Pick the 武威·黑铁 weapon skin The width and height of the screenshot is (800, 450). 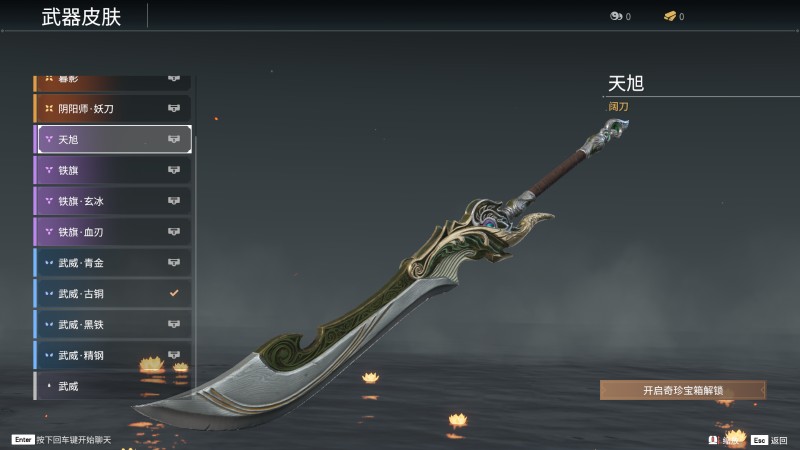coord(112,325)
